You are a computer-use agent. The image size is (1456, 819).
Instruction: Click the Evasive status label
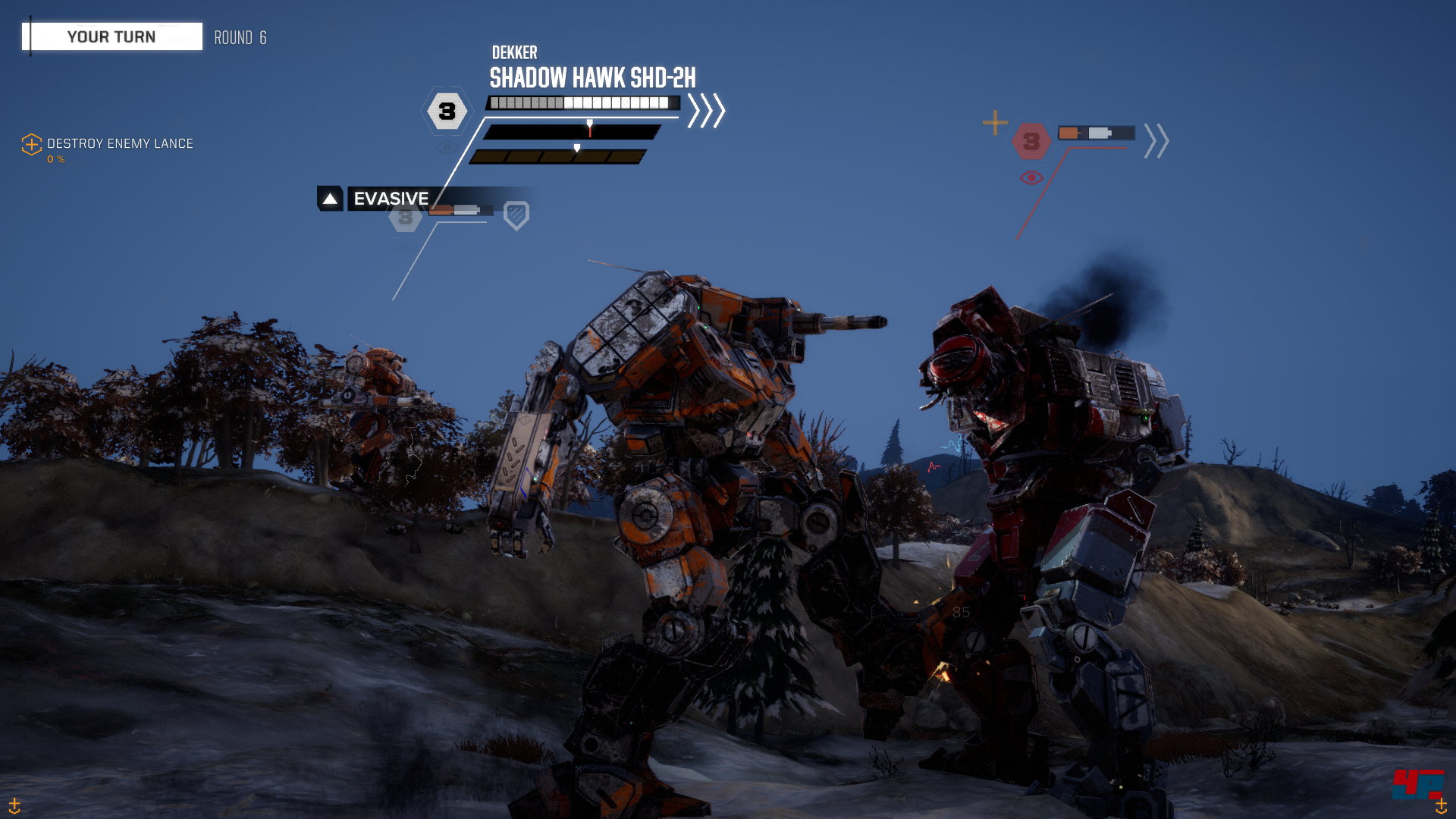click(x=390, y=199)
